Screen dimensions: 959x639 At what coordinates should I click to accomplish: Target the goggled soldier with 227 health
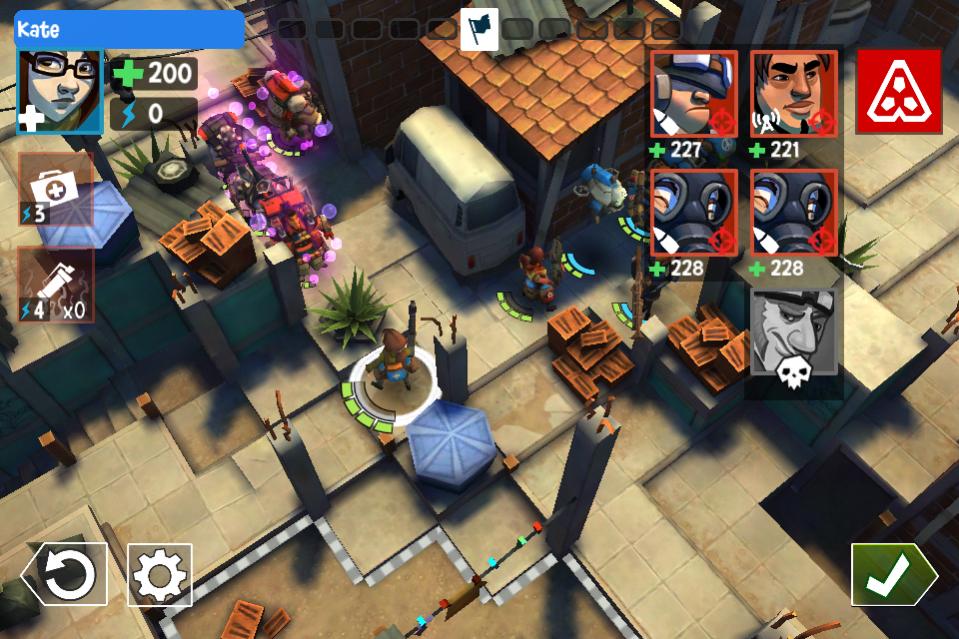click(x=694, y=94)
